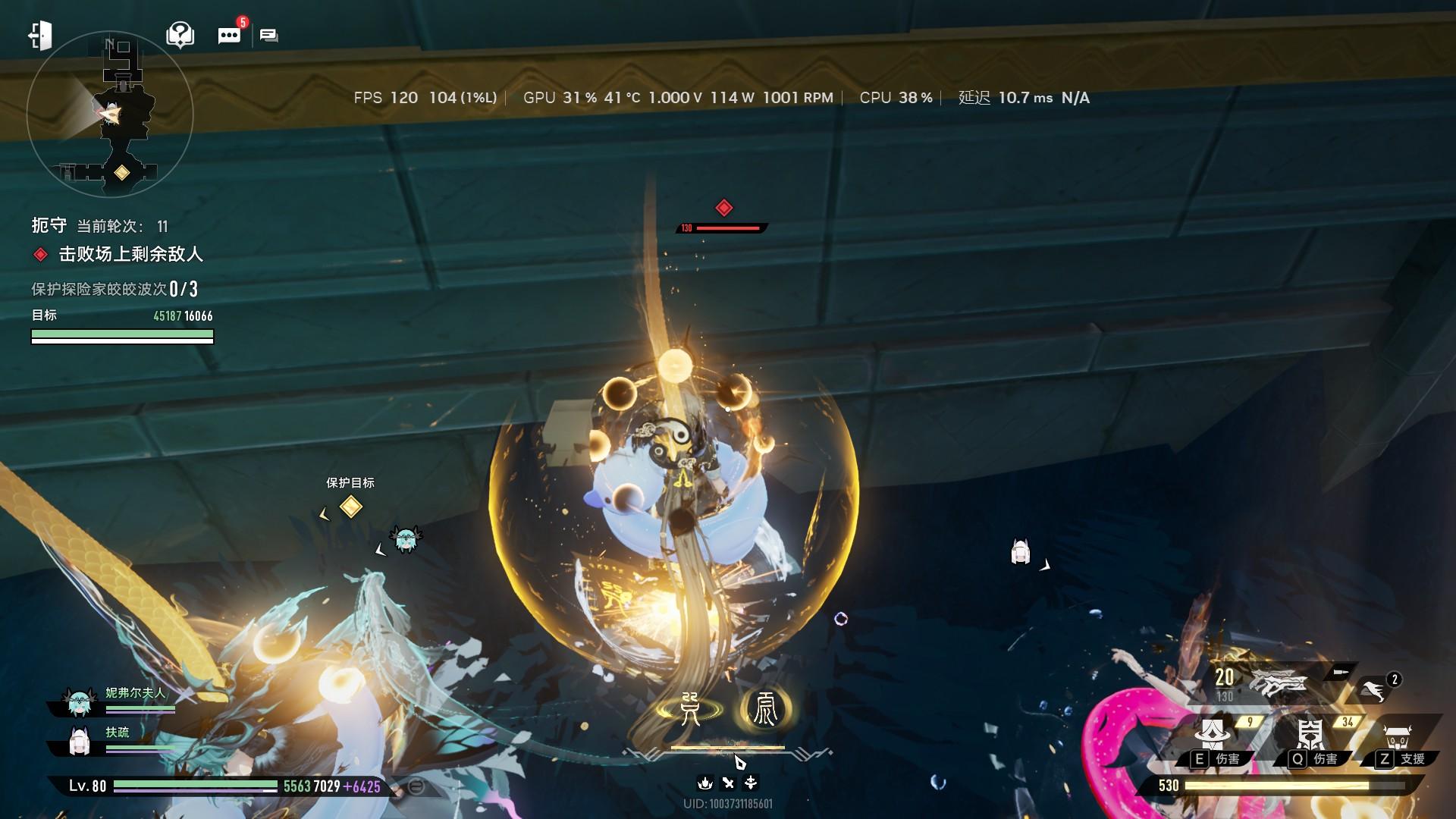Select the 击败场上剩余敌人 objective tracker
The height and width of the screenshot is (819, 1456).
[x=130, y=255]
